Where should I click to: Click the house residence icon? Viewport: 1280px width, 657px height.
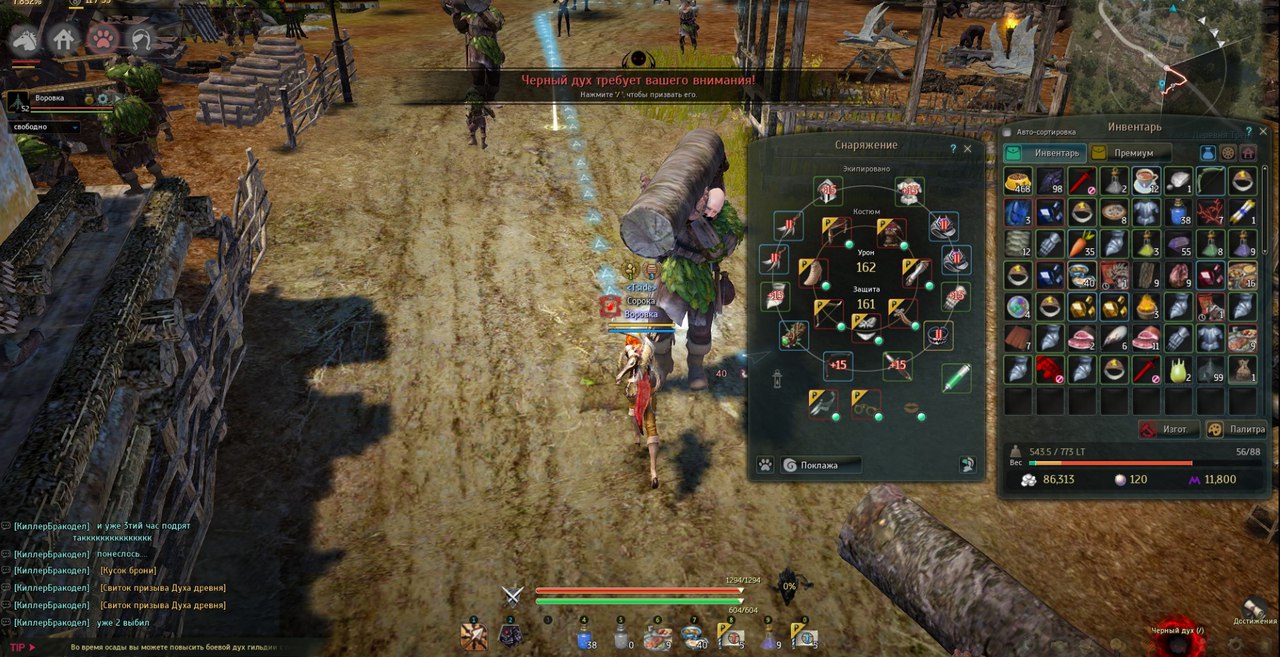[x=63, y=40]
